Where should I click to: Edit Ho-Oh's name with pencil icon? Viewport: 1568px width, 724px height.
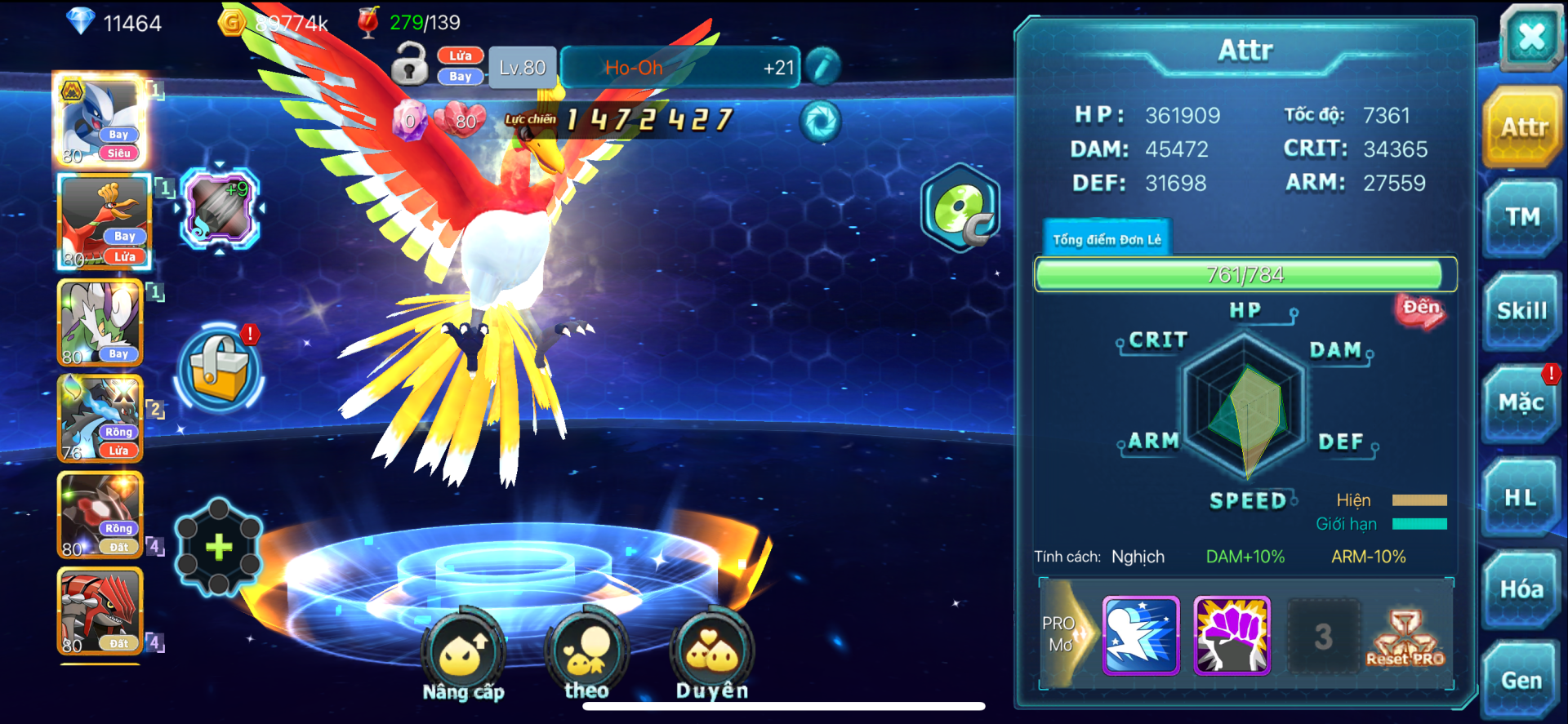point(822,66)
